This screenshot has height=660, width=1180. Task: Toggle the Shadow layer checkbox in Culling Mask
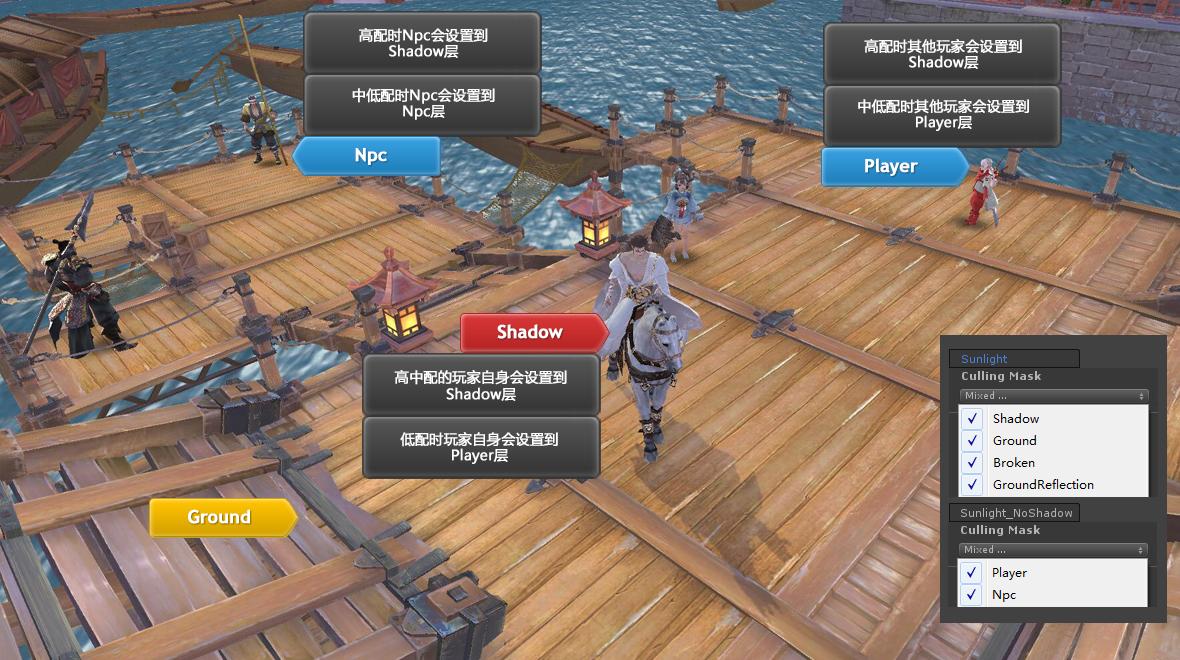pos(972,419)
